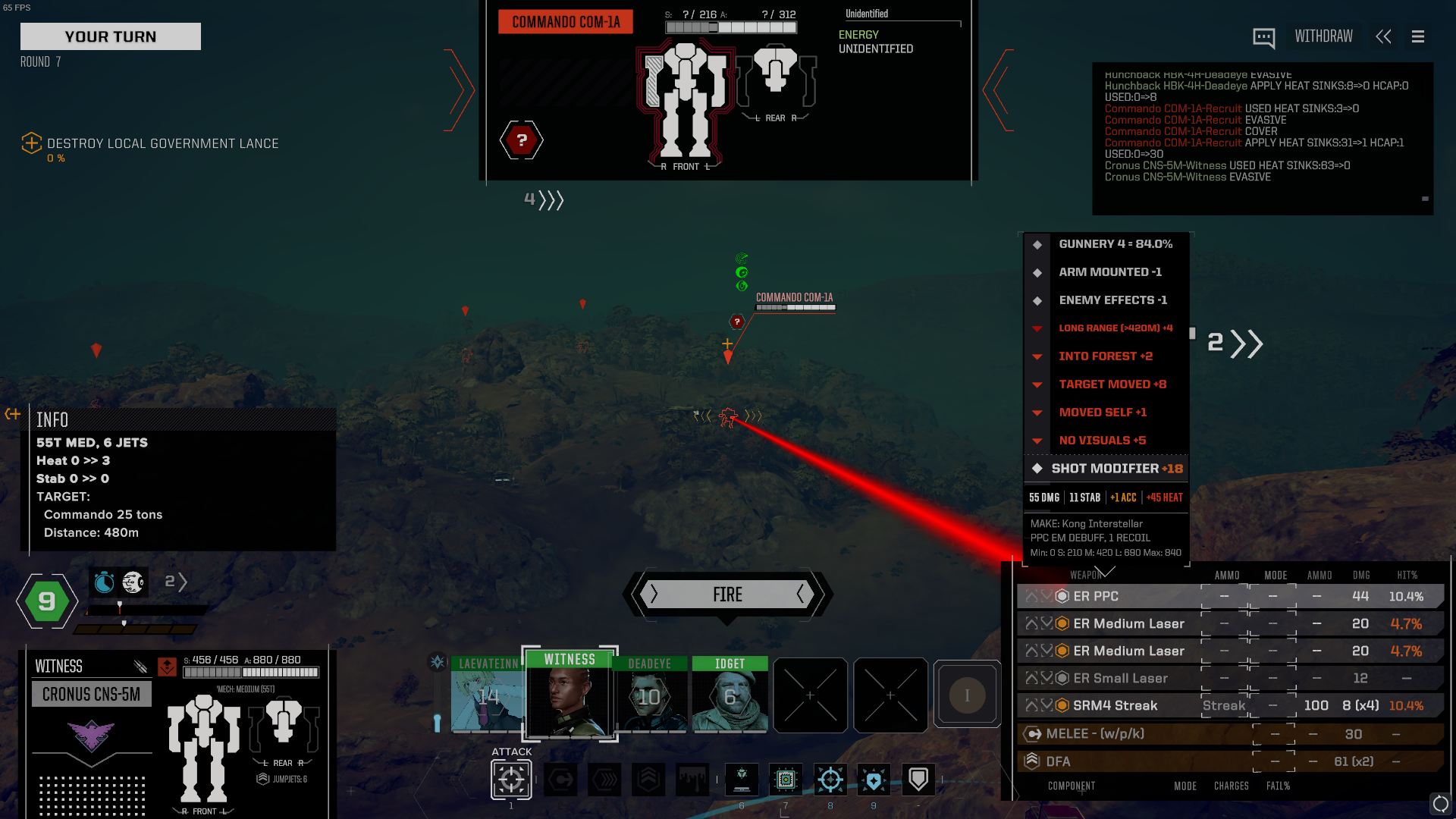
Task: Select the Brace shield icon
Action: (x=918, y=777)
